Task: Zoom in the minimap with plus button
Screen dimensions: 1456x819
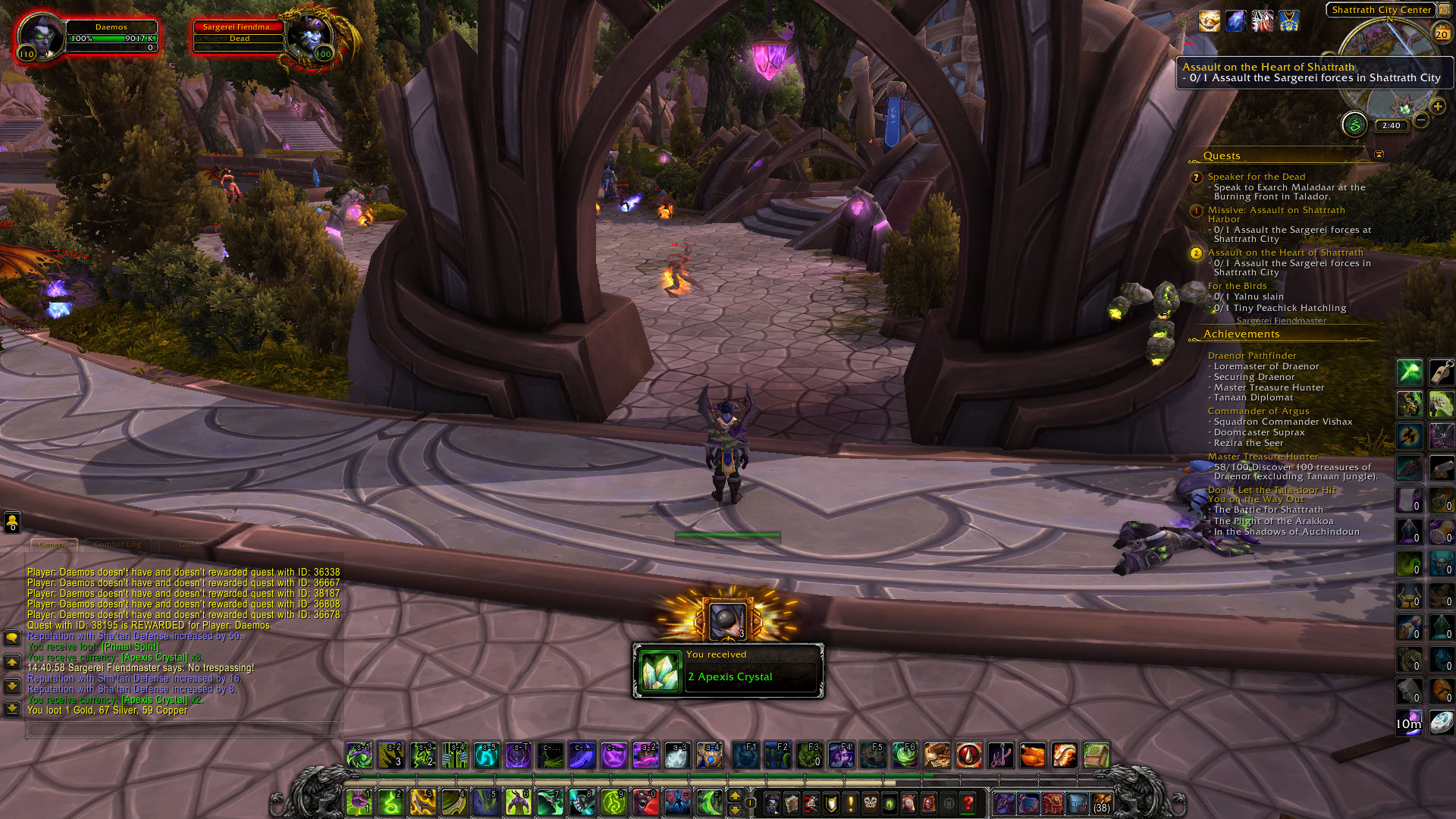Action: click(1438, 107)
